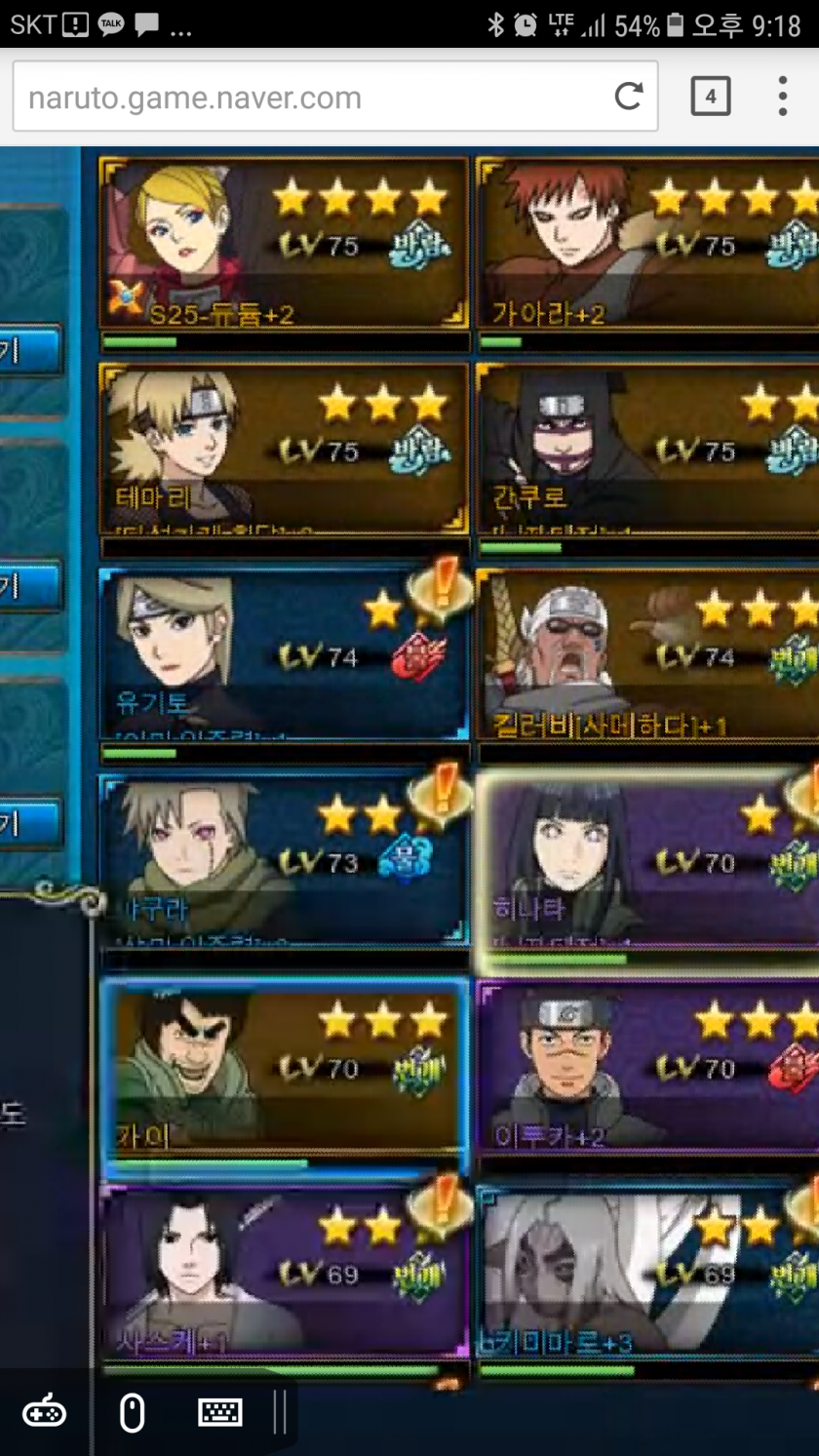819x1456 pixels.
Task: Toggle the mouse input mode icon
Action: point(133,1412)
